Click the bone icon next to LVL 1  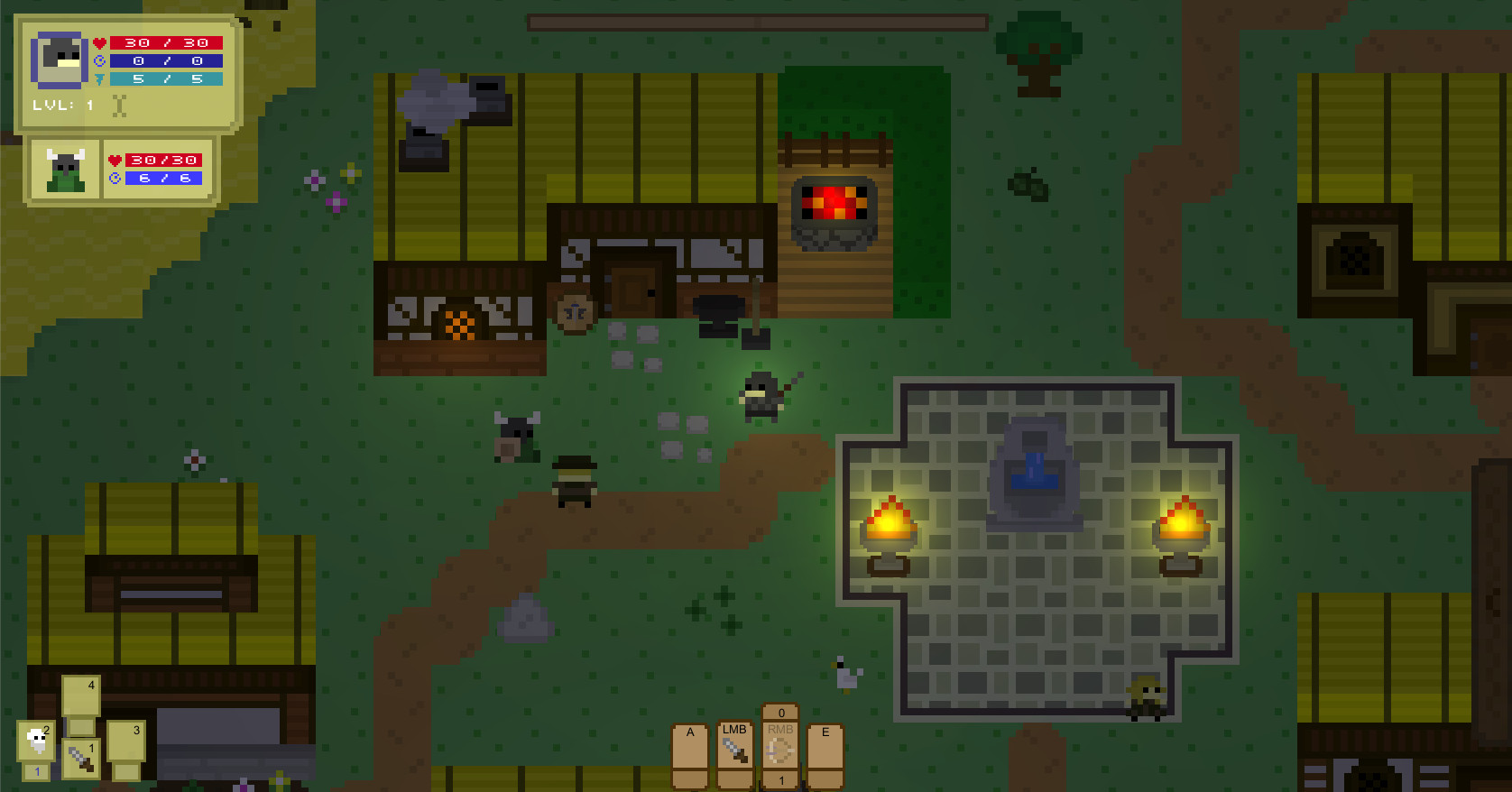tap(118, 106)
